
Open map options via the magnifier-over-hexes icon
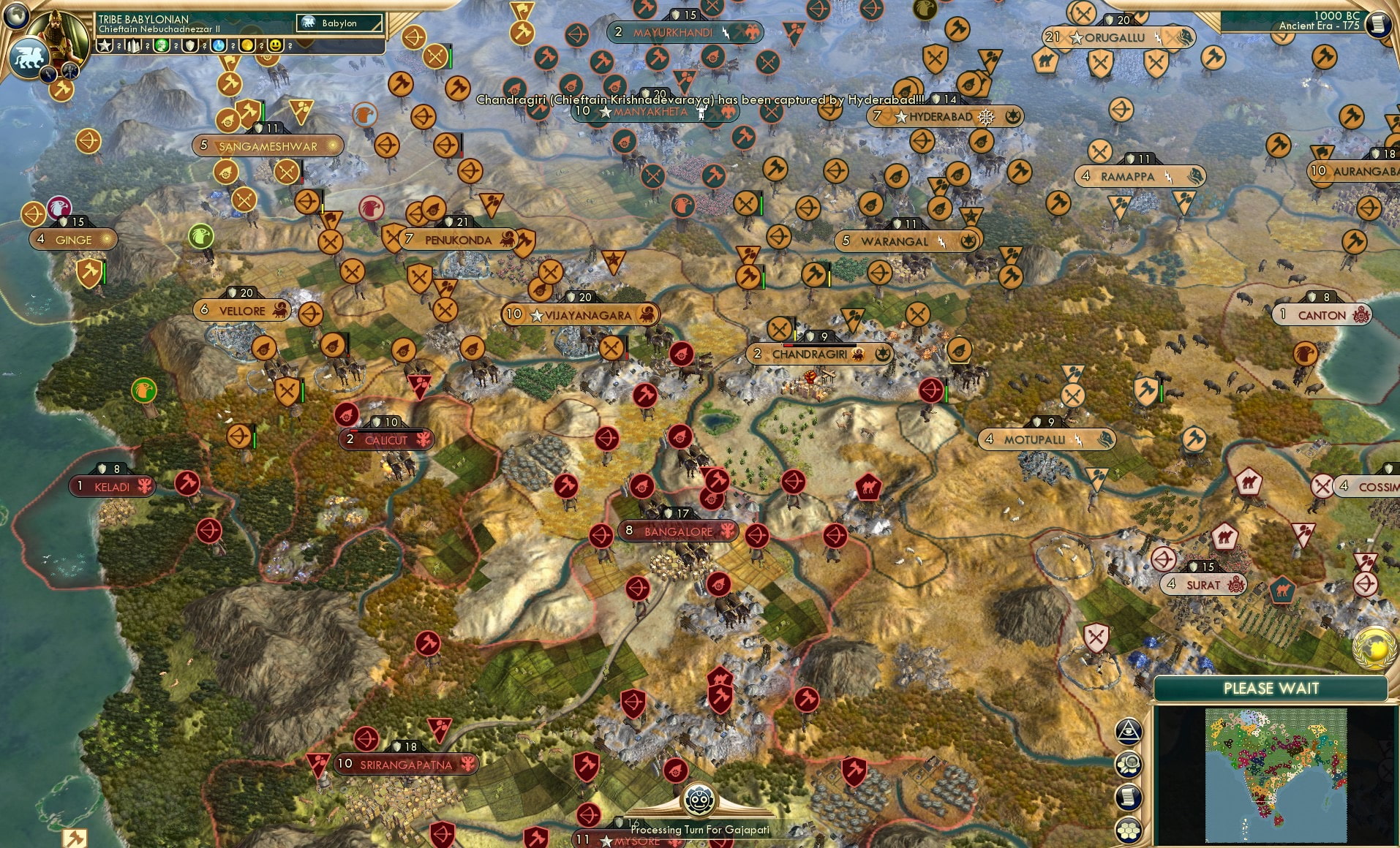(1129, 764)
